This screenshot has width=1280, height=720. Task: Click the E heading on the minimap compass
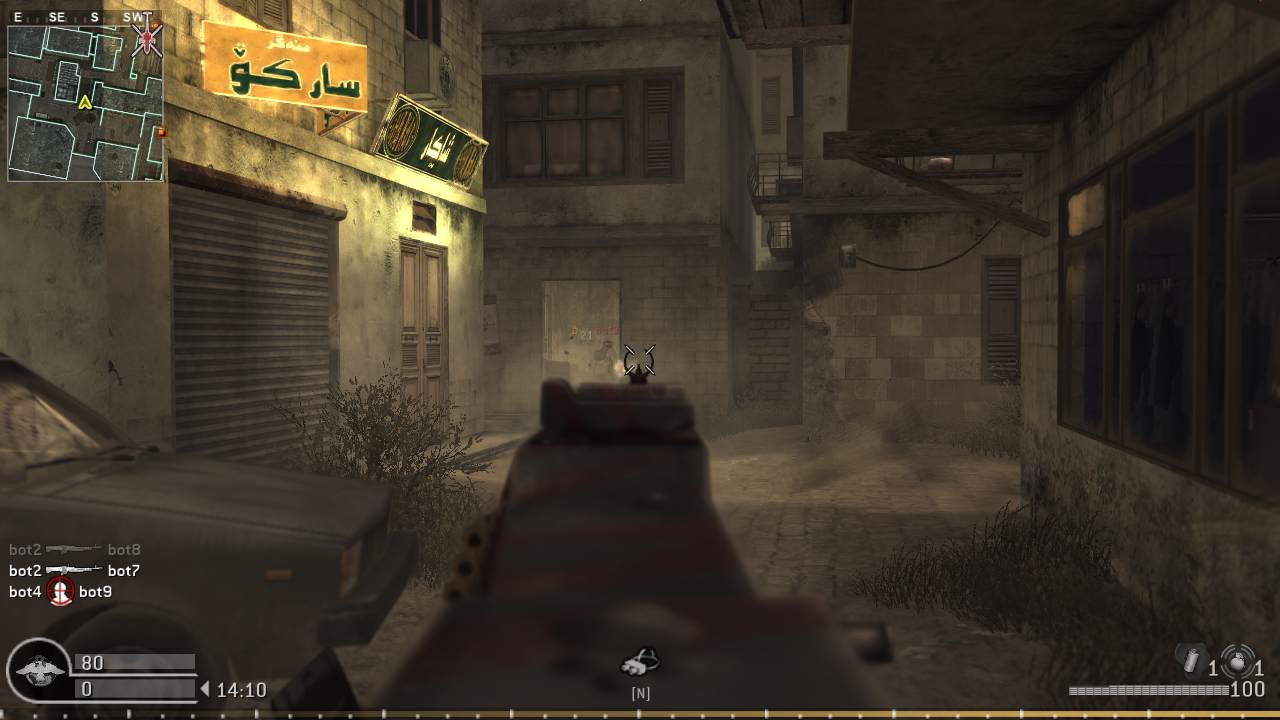pos(17,16)
